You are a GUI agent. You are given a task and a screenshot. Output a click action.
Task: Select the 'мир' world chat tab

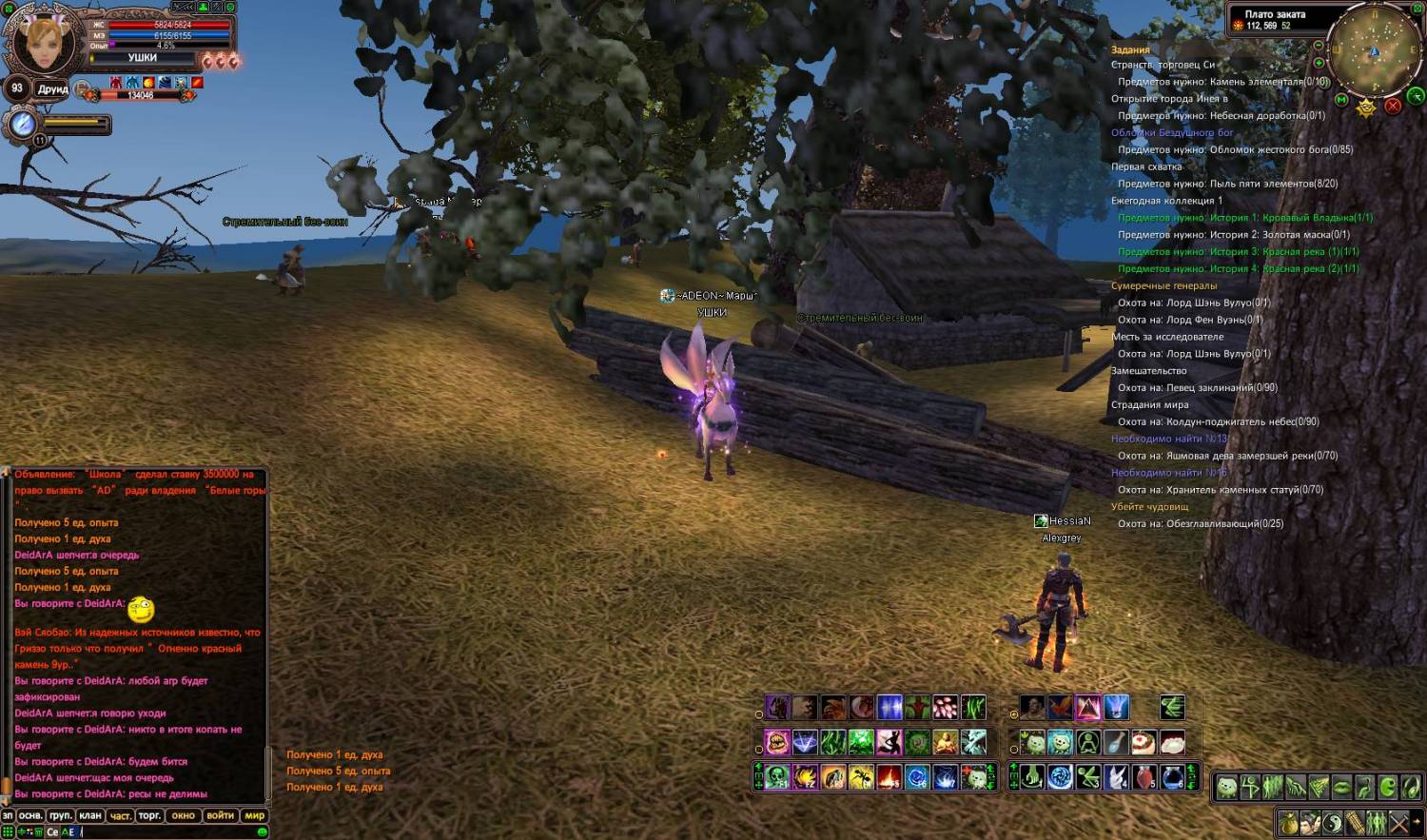click(x=255, y=815)
